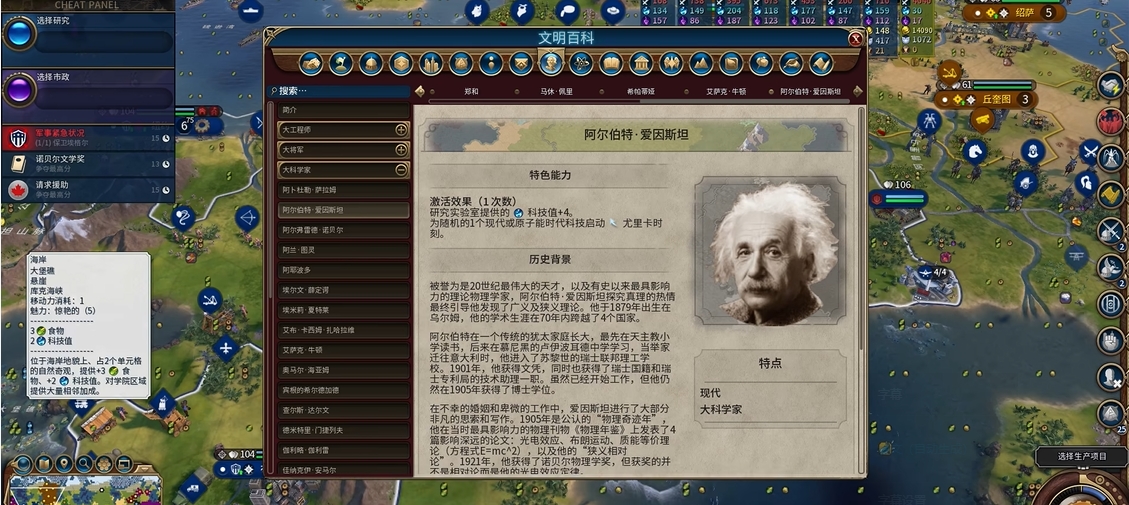Select 阿卜杜勒·萨拉姆 in the scientist list
The width and height of the screenshot is (1129, 505).
343,190
